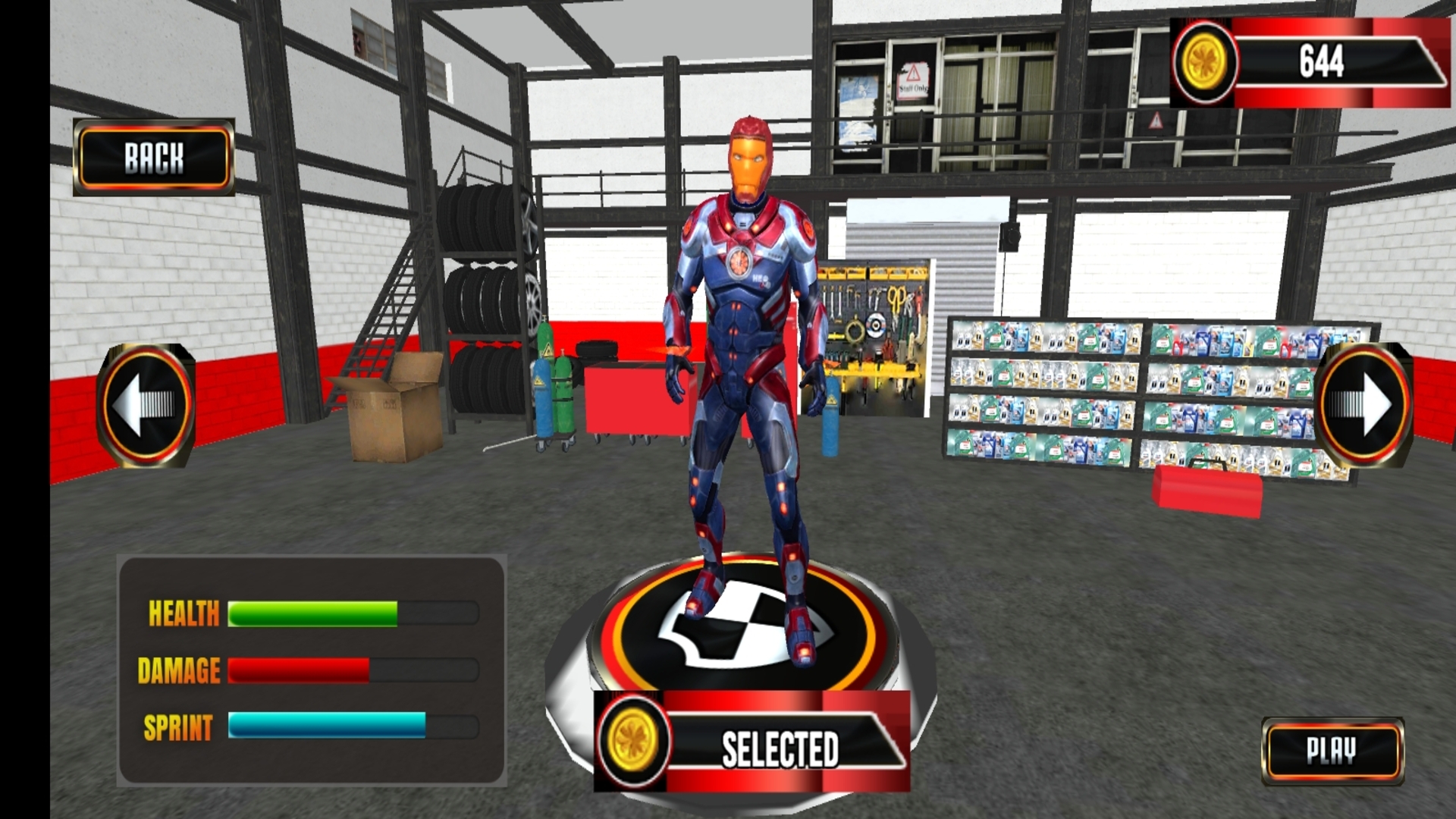Select the SELECTED banner under the hero
1456x819 pixels.
coord(781,752)
